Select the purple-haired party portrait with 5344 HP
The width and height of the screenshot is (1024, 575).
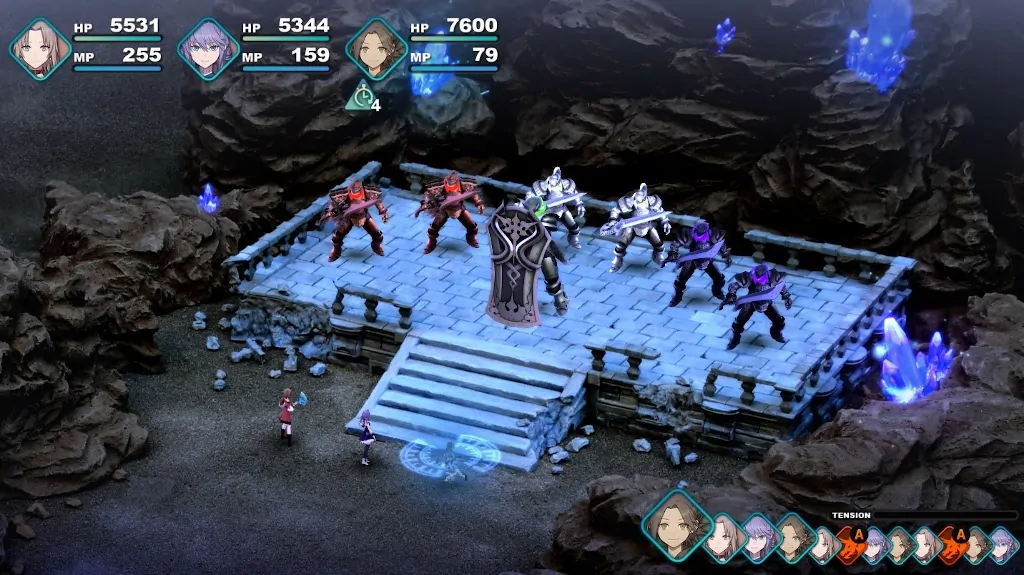(209, 47)
